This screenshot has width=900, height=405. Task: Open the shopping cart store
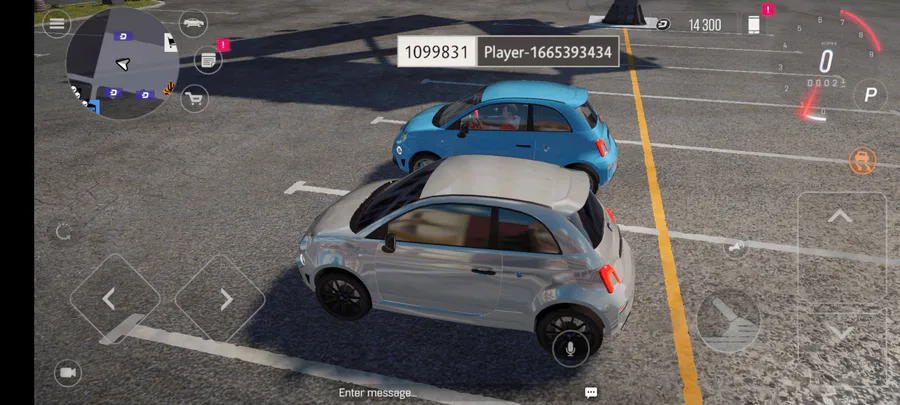tap(193, 97)
